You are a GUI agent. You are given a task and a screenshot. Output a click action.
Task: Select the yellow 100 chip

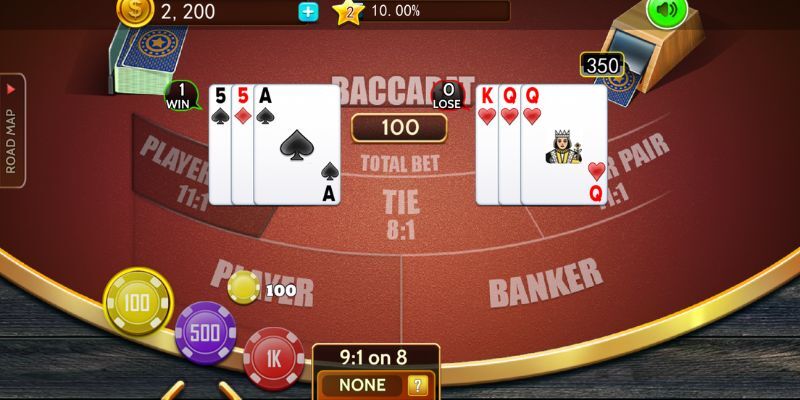(x=138, y=302)
